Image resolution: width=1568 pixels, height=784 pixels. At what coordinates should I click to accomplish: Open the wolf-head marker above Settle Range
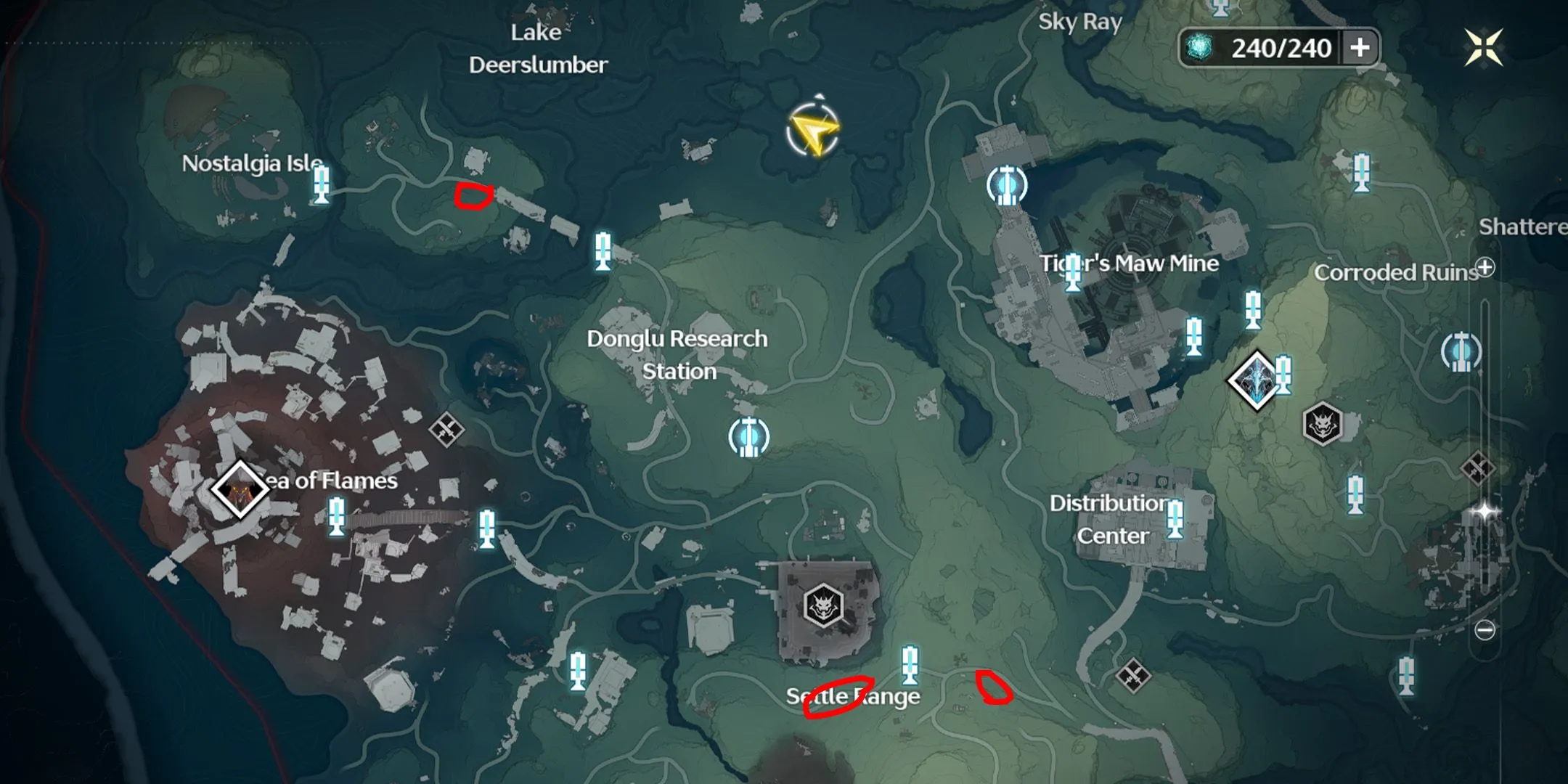823,604
